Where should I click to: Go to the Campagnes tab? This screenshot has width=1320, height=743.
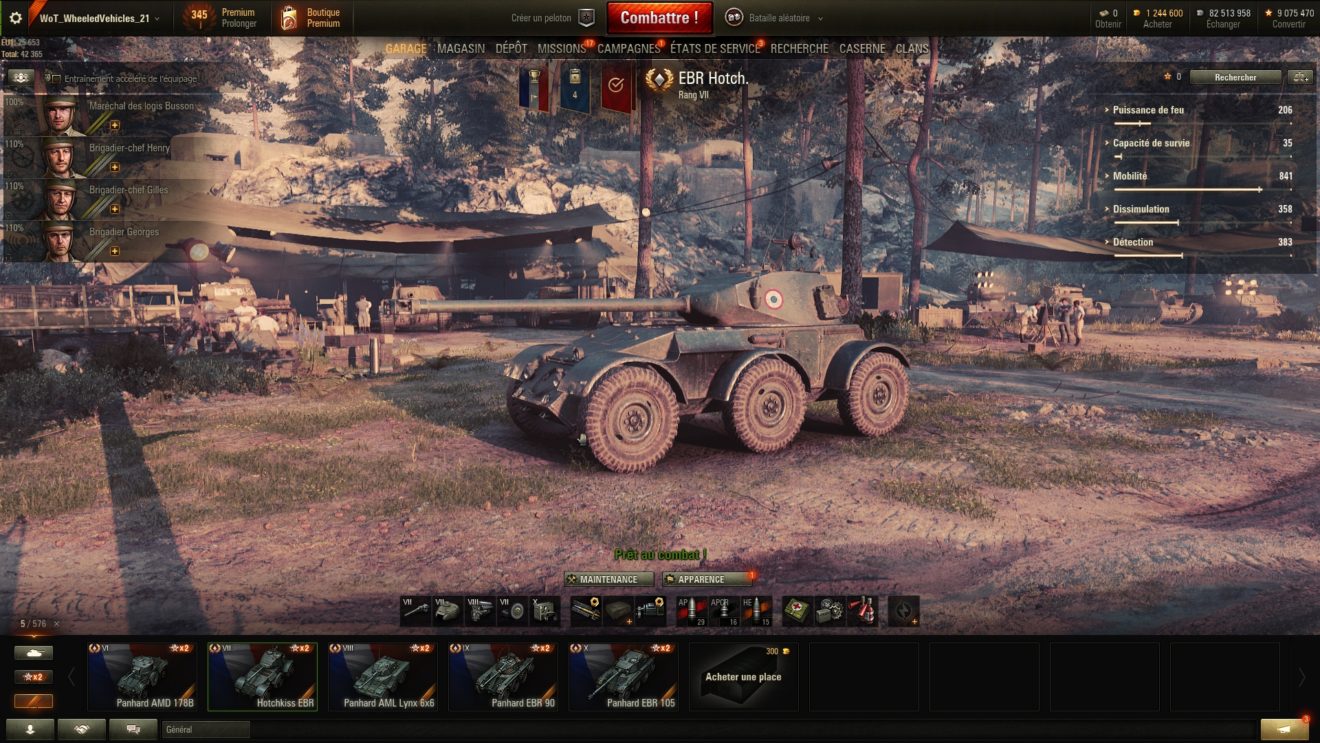tap(628, 49)
